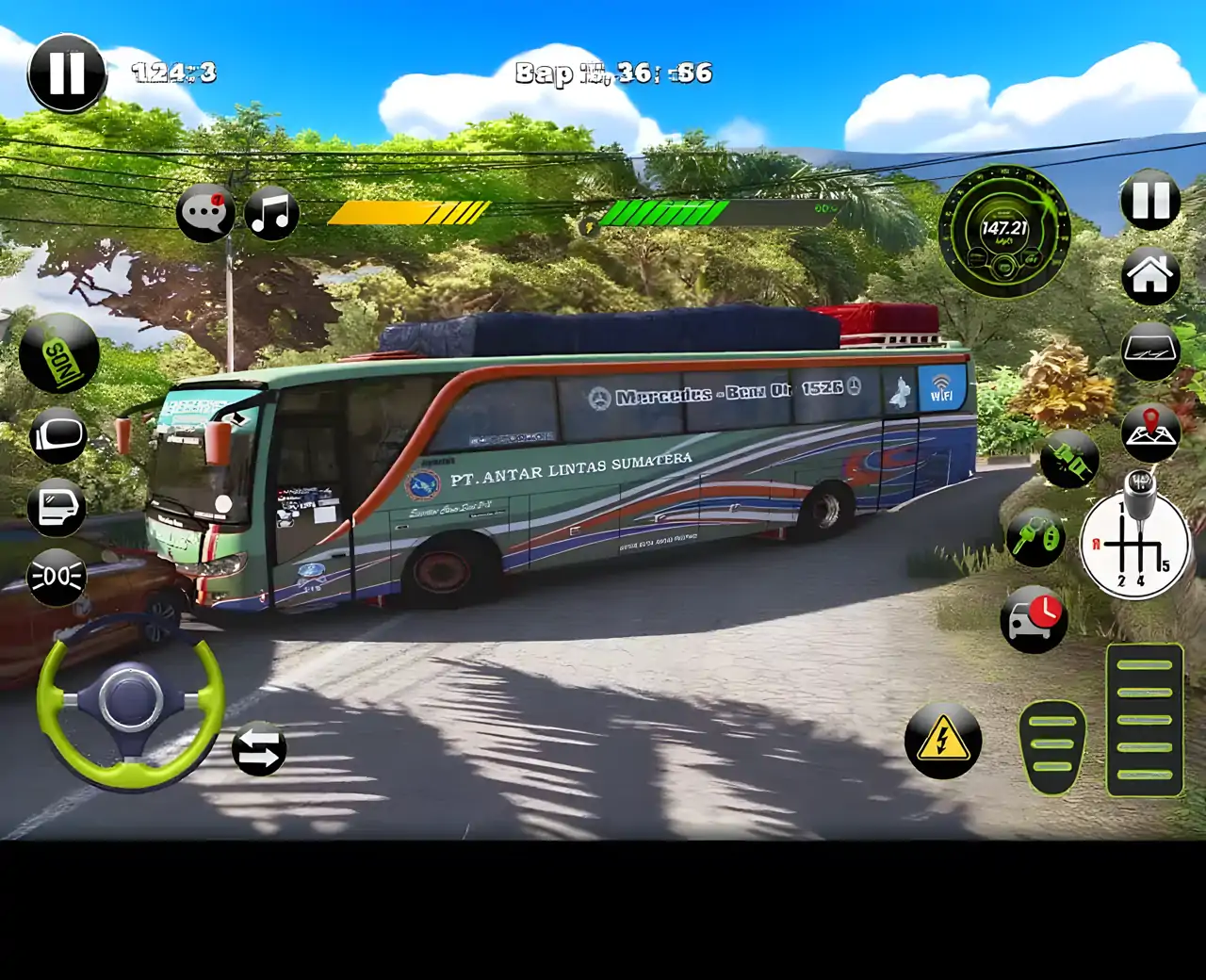Select the side mirror view button
The width and height of the screenshot is (1206, 980).
tap(58, 435)
